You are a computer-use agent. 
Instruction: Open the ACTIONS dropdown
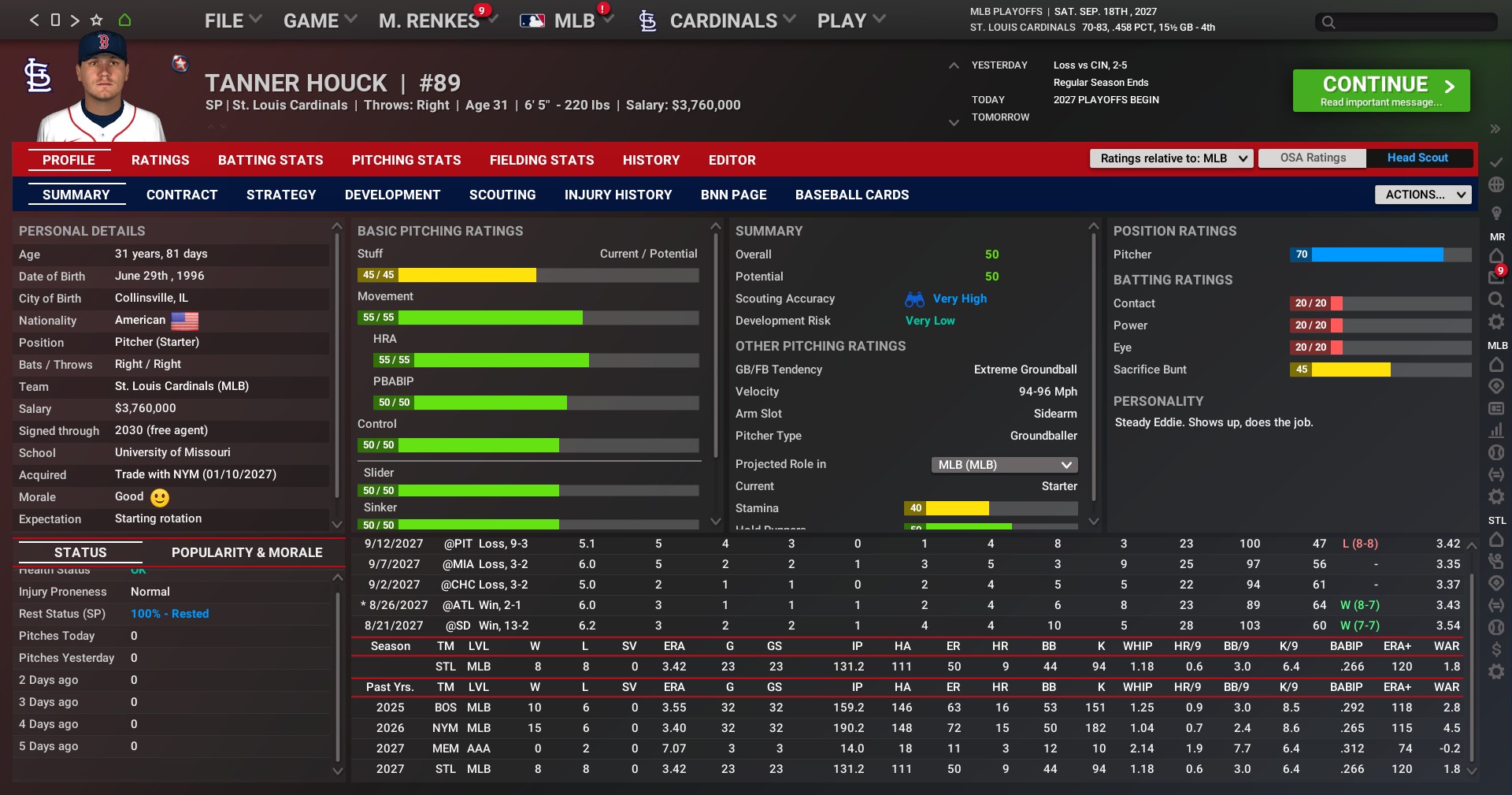coord(1422,195)
